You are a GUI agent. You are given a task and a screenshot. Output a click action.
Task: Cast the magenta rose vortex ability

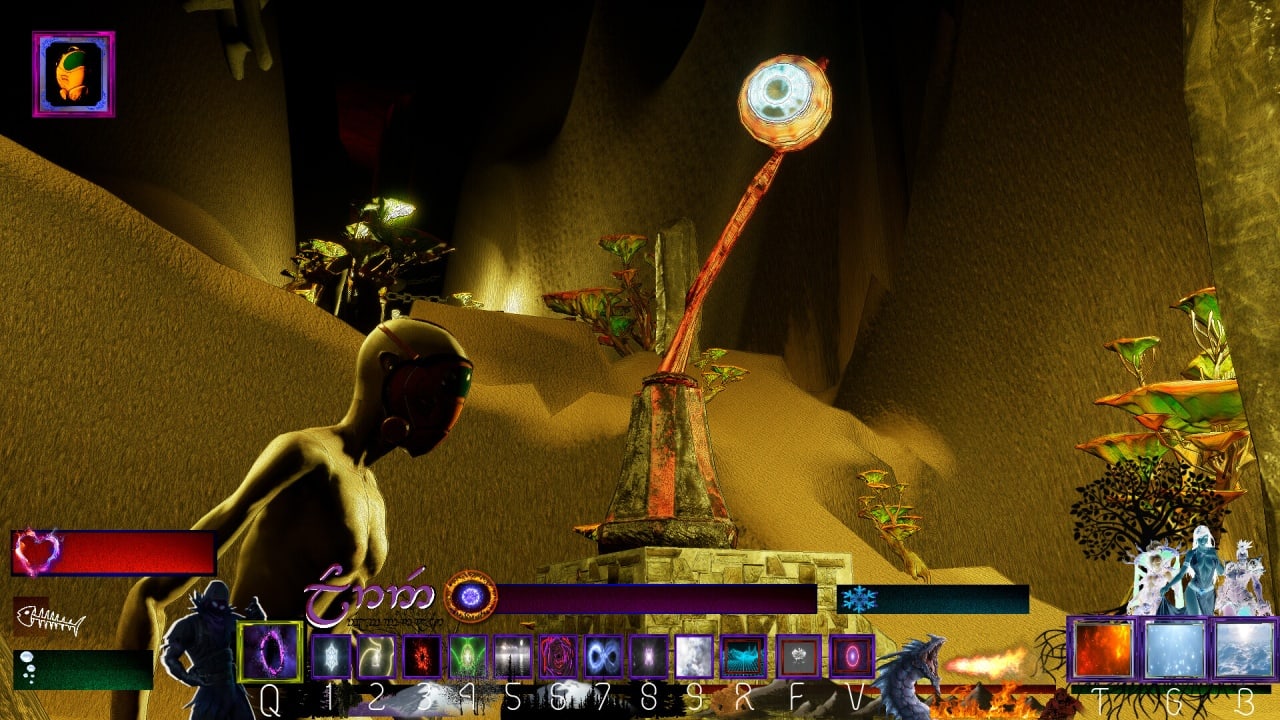click(x=558, y=657)
